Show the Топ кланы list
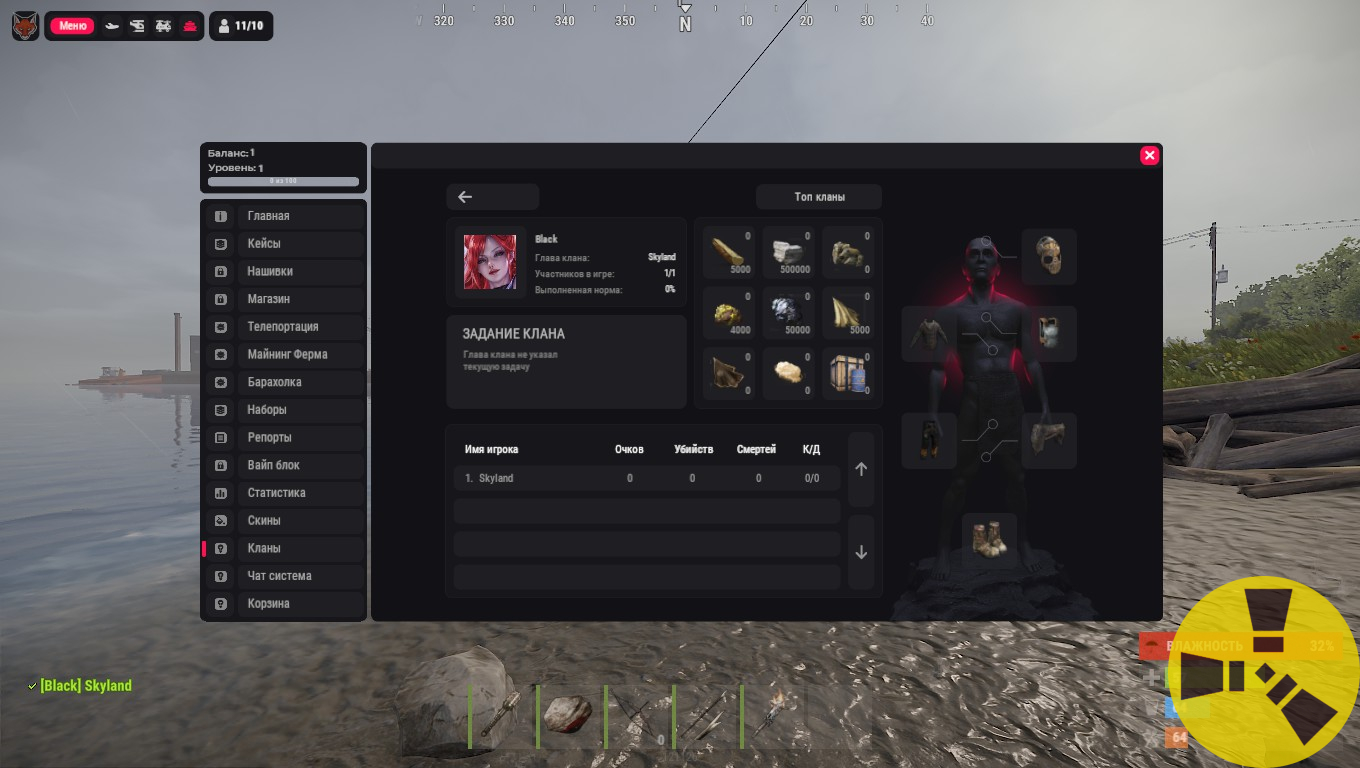 pos(819,197)
